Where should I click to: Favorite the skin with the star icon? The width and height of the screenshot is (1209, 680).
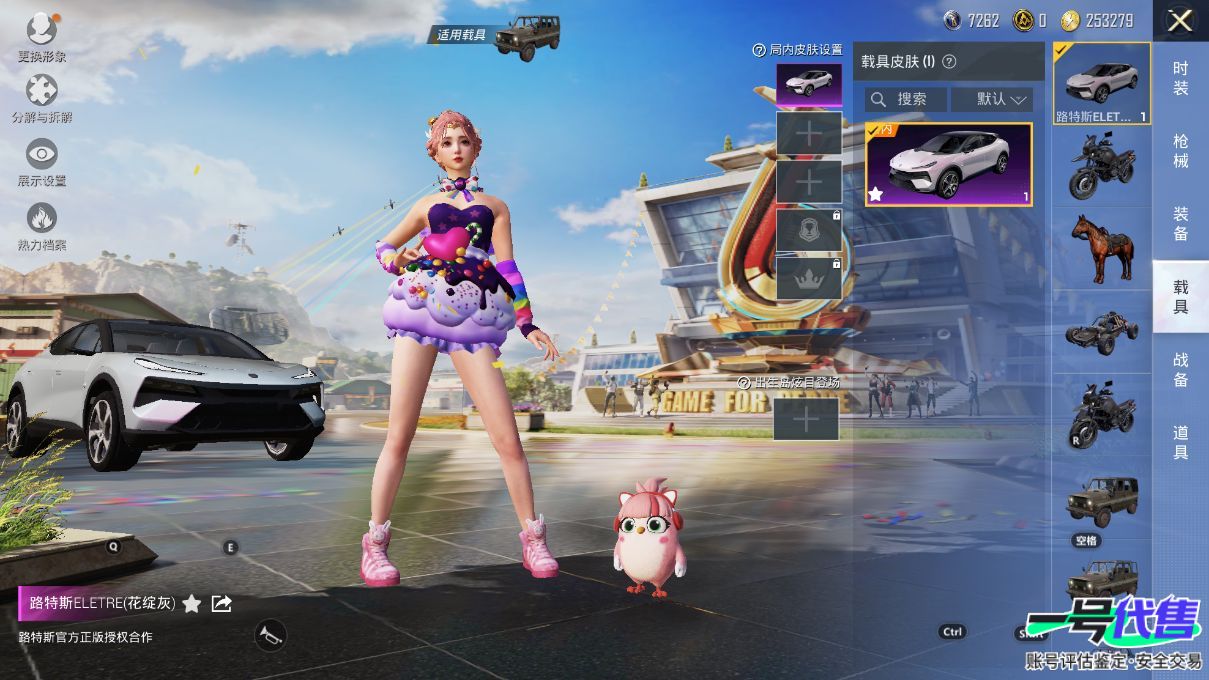click(x=192, y=603)
